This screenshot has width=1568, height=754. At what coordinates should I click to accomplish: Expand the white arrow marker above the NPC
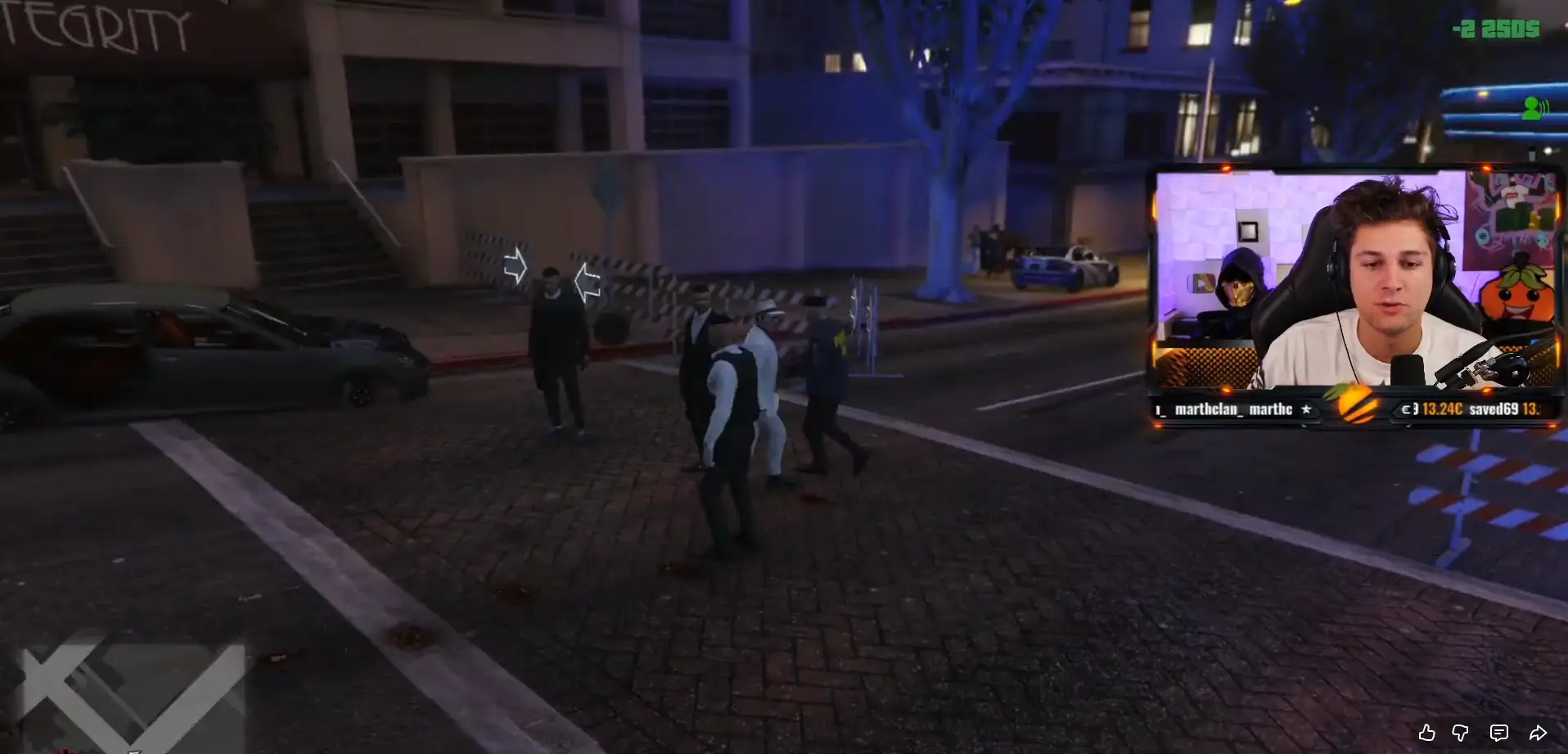point(517,264)
